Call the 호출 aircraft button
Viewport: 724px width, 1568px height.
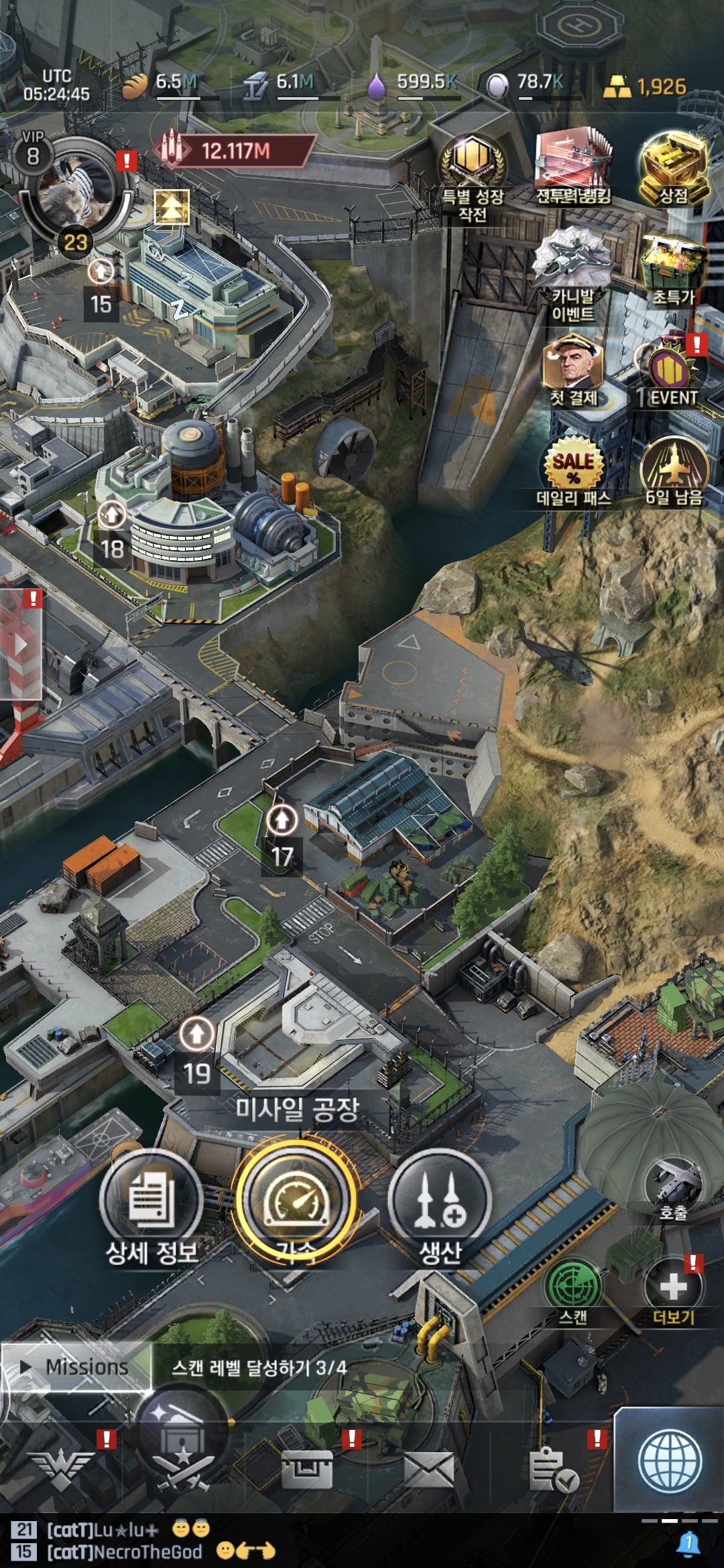(x=673, y=1187)
